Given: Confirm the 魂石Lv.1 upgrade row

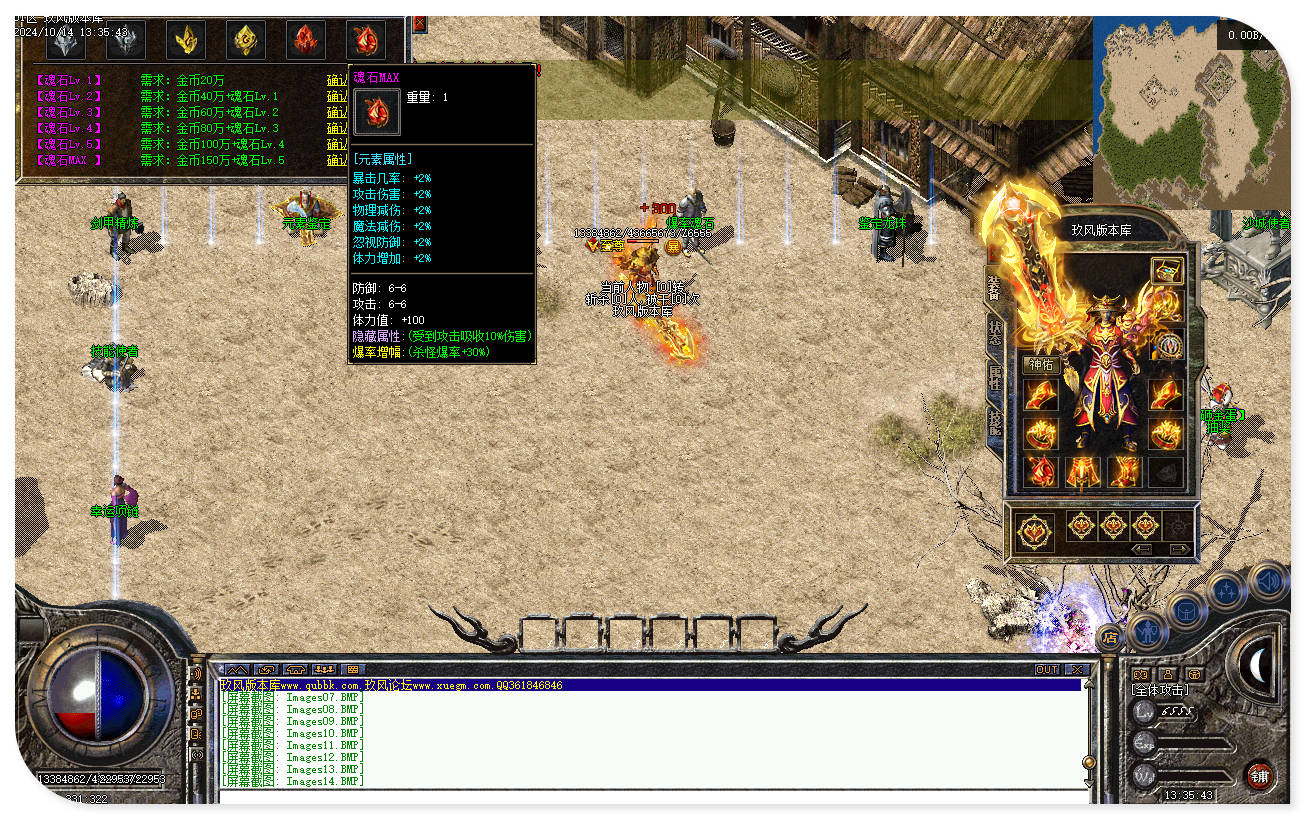Looking at the screenshot, I should (x=337, y=80).
